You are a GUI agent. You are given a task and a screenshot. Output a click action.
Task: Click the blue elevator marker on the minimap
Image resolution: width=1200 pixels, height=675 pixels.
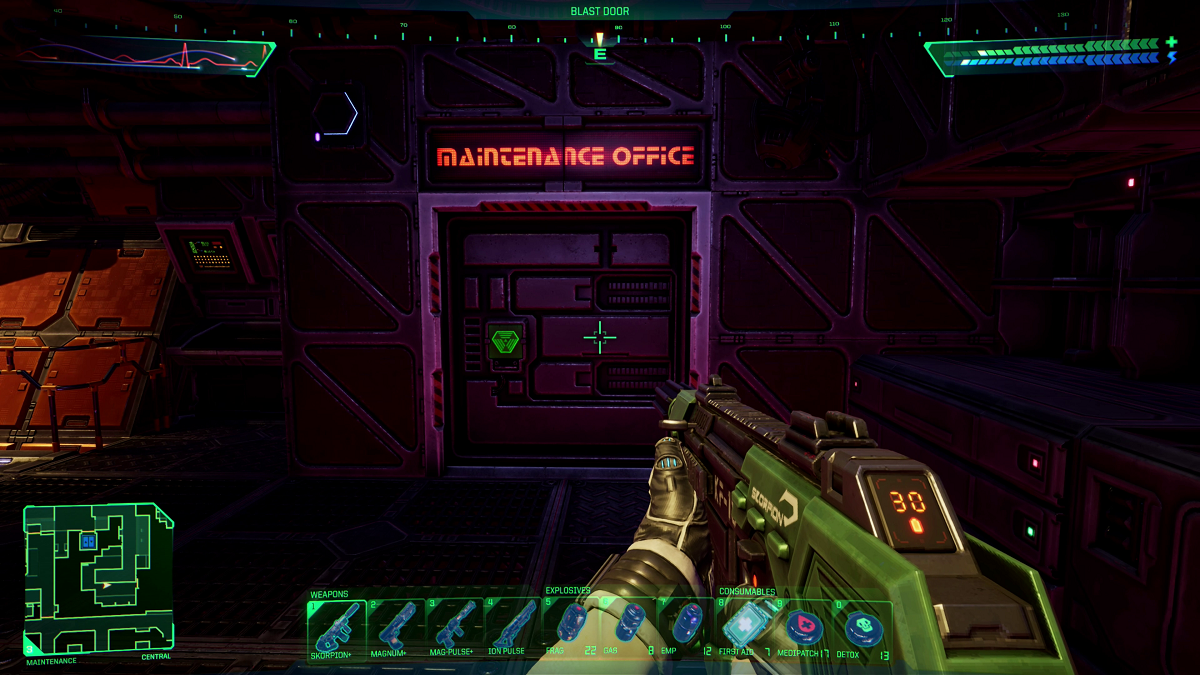pos(88,541)
